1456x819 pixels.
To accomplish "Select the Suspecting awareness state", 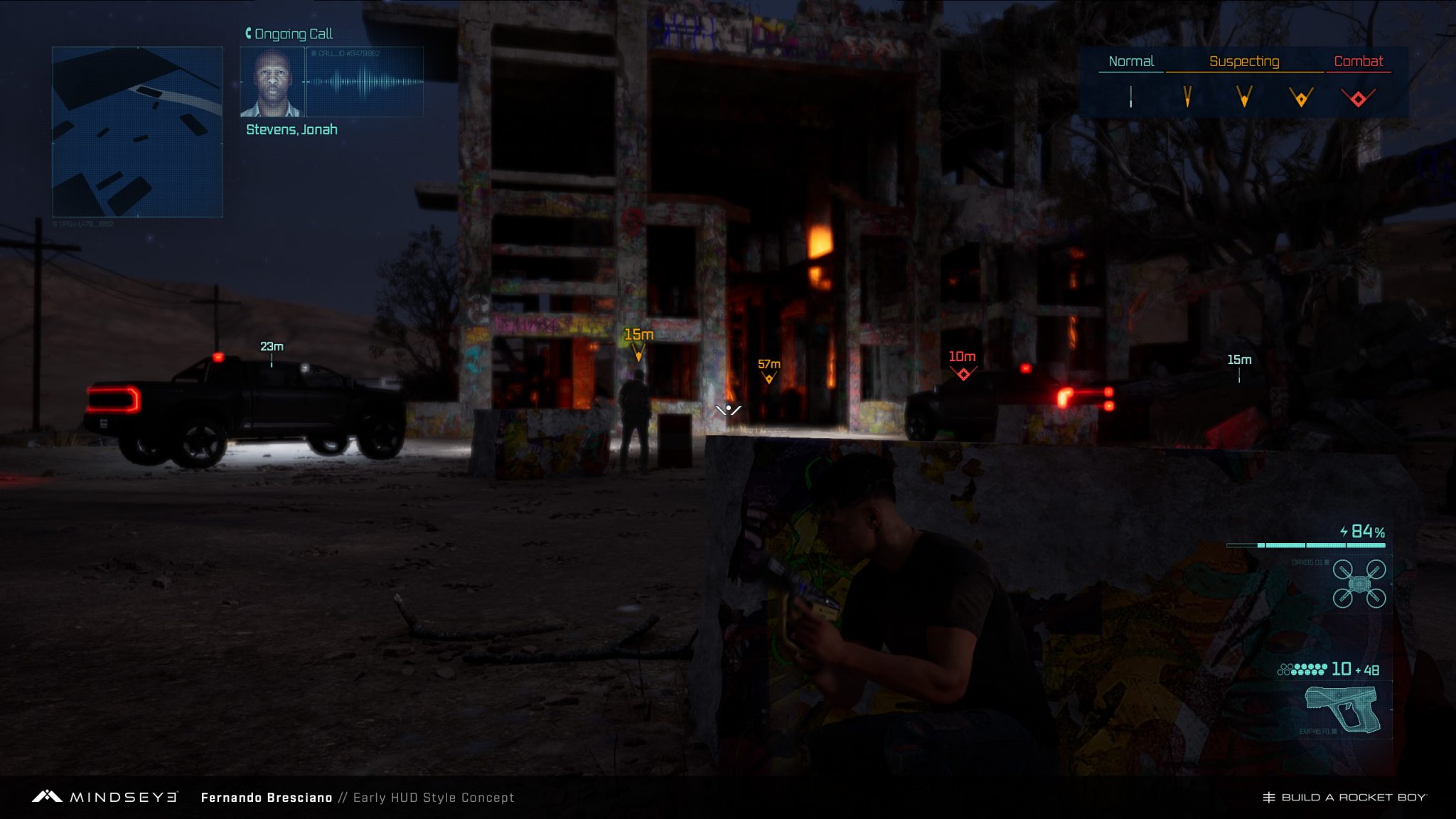I will pyautogui.click(x=1244, y=62).
